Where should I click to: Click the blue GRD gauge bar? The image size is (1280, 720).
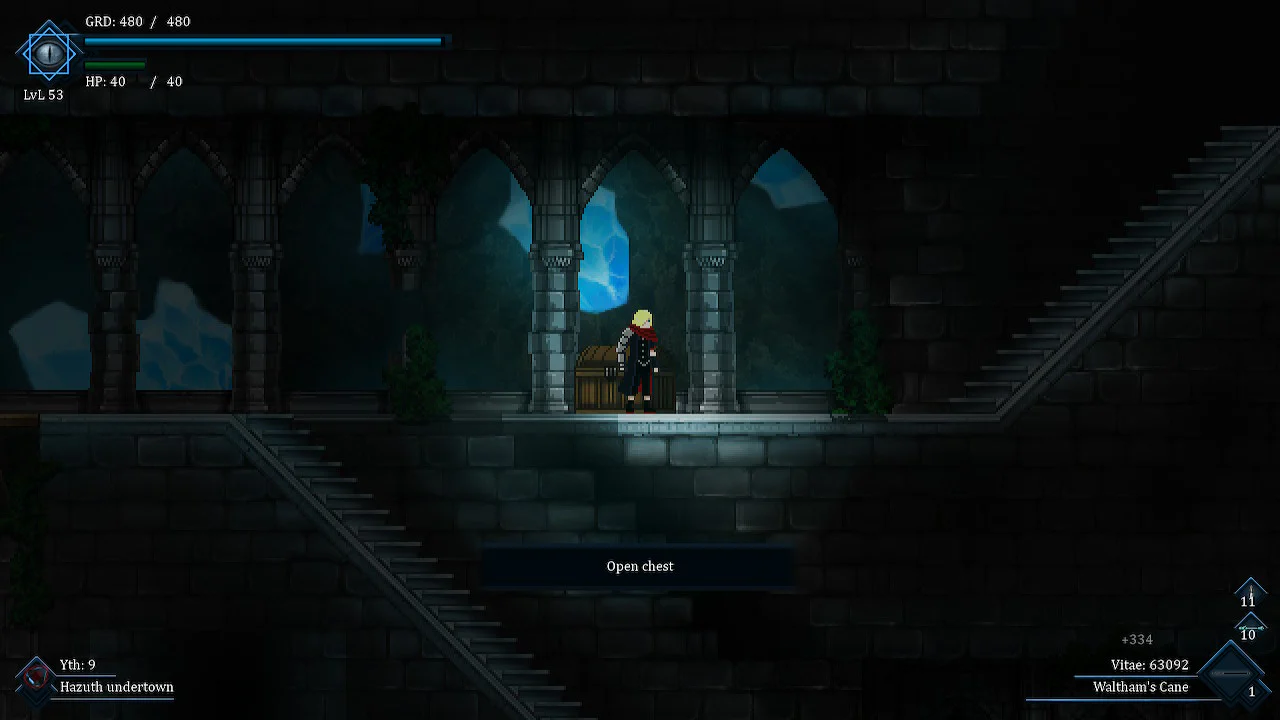(x=262, y=41)
